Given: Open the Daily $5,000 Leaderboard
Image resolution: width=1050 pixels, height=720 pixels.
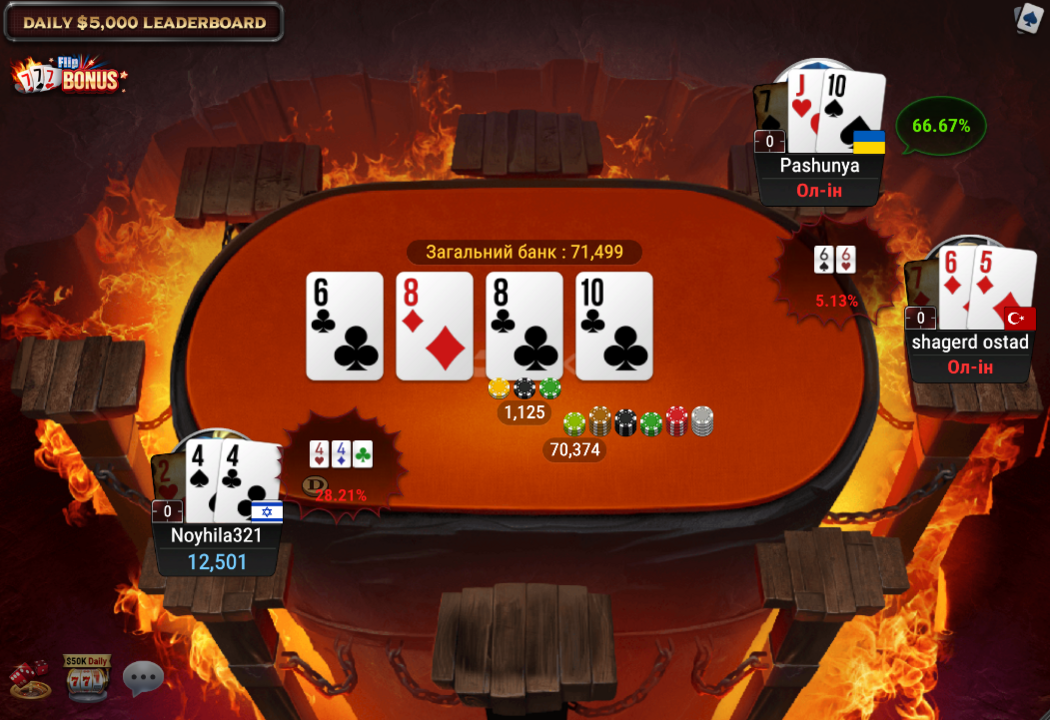Looking at the screenshot, I should pyautogui.click(x=144, y=22).
